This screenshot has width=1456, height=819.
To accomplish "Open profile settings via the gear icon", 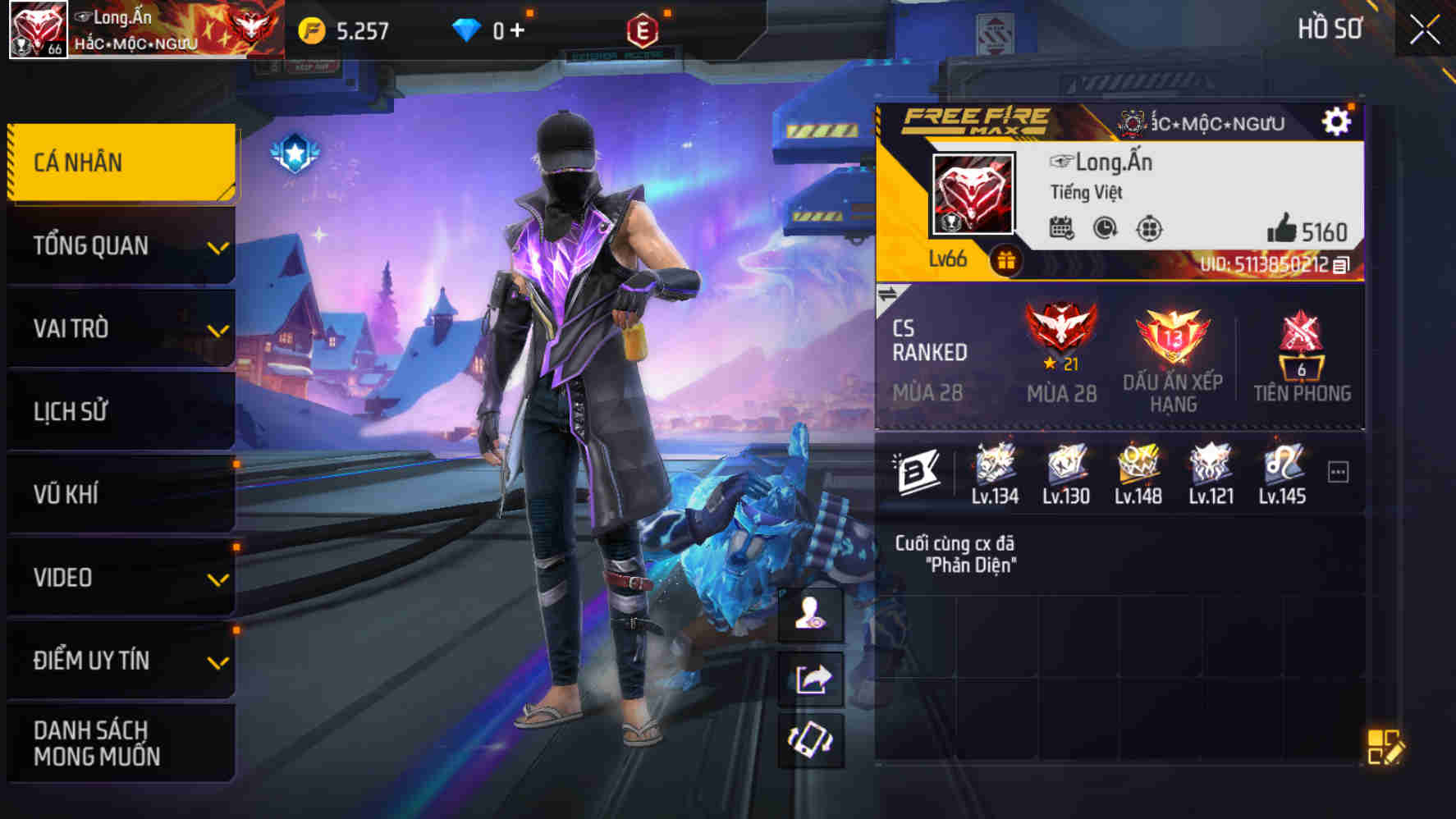I will [x=1338, y=120].
